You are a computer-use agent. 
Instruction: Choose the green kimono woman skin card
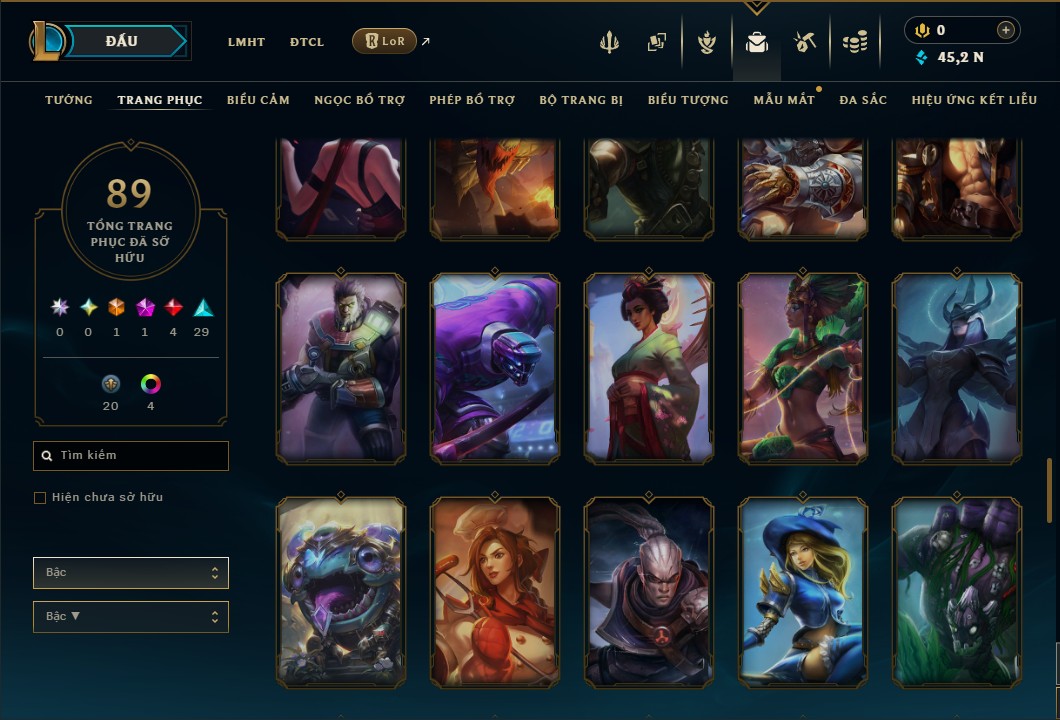[x=649, y=369]
